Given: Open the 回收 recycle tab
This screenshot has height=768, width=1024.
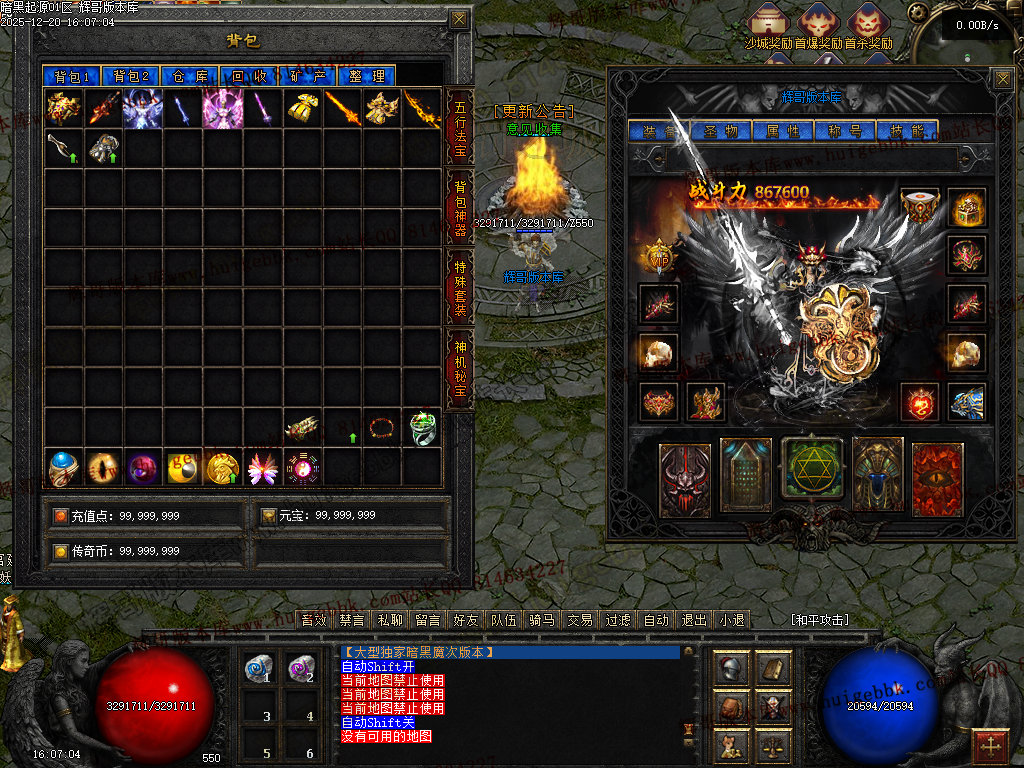Looking at the screenshot, I should coord(249,76).
